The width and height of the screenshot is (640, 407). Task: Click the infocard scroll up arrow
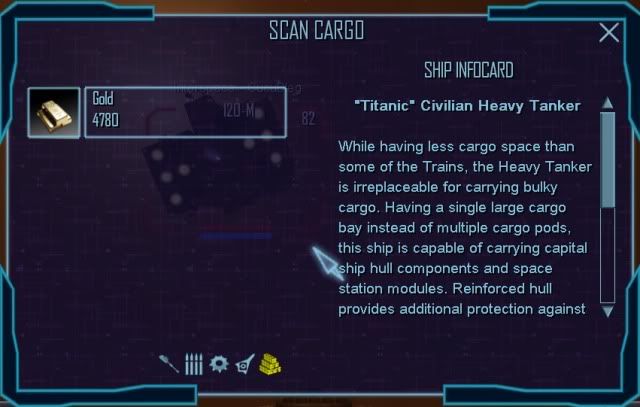click(607, 104)
